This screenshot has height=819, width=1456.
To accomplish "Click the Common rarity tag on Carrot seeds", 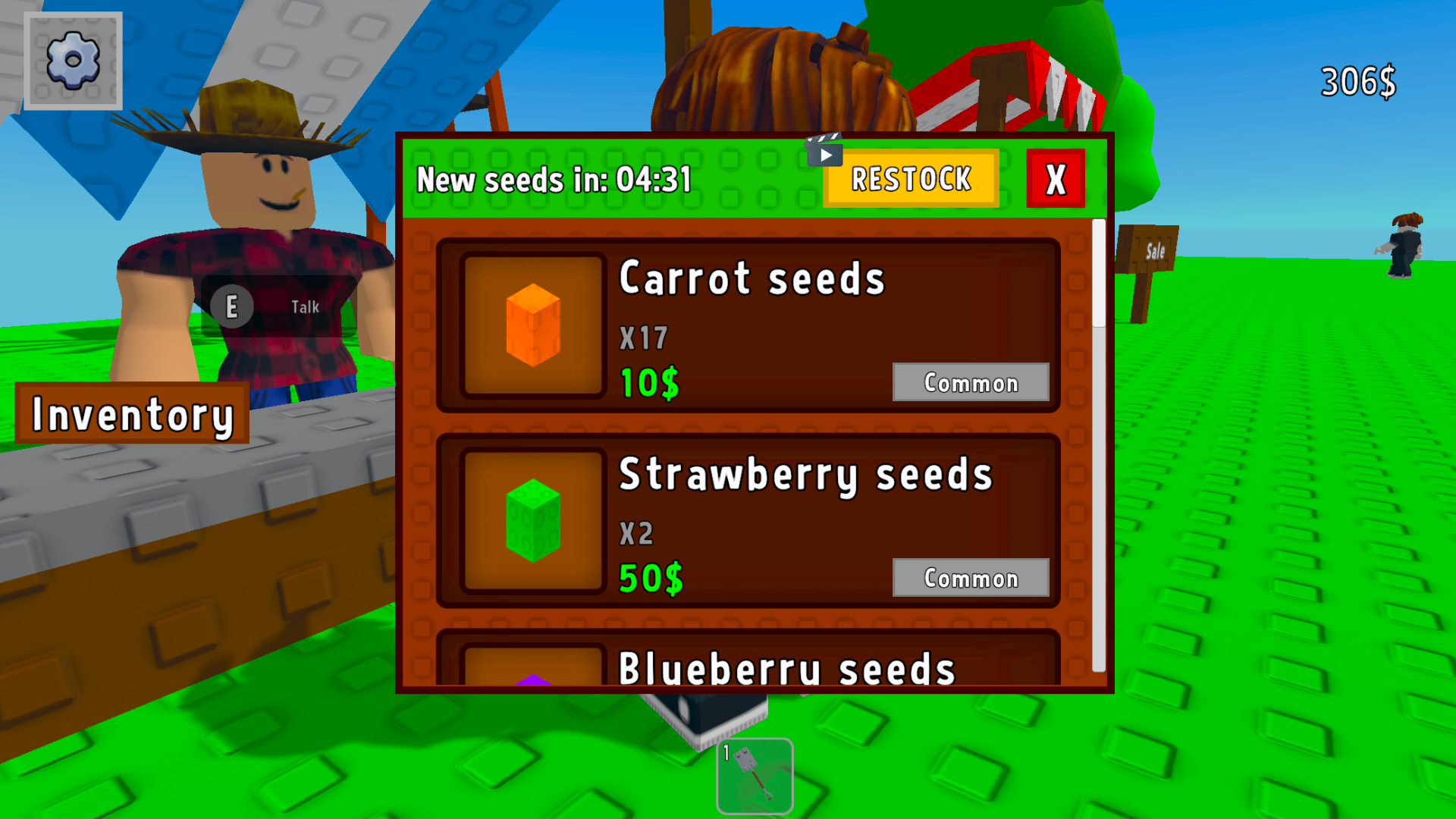I will point(971,383).
